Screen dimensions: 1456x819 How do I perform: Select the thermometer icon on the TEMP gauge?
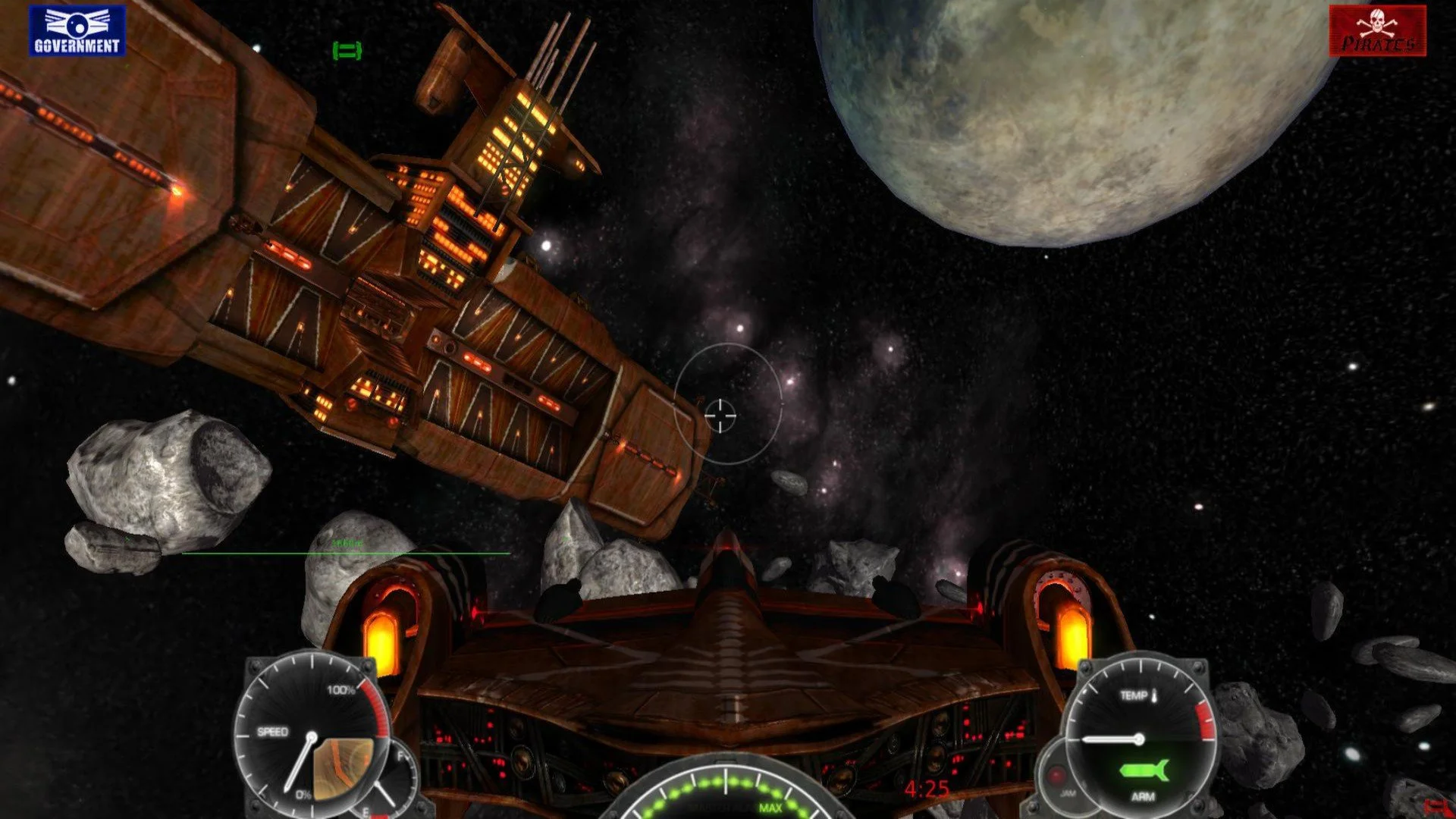pyautogui.click(x=1154, y=697)
